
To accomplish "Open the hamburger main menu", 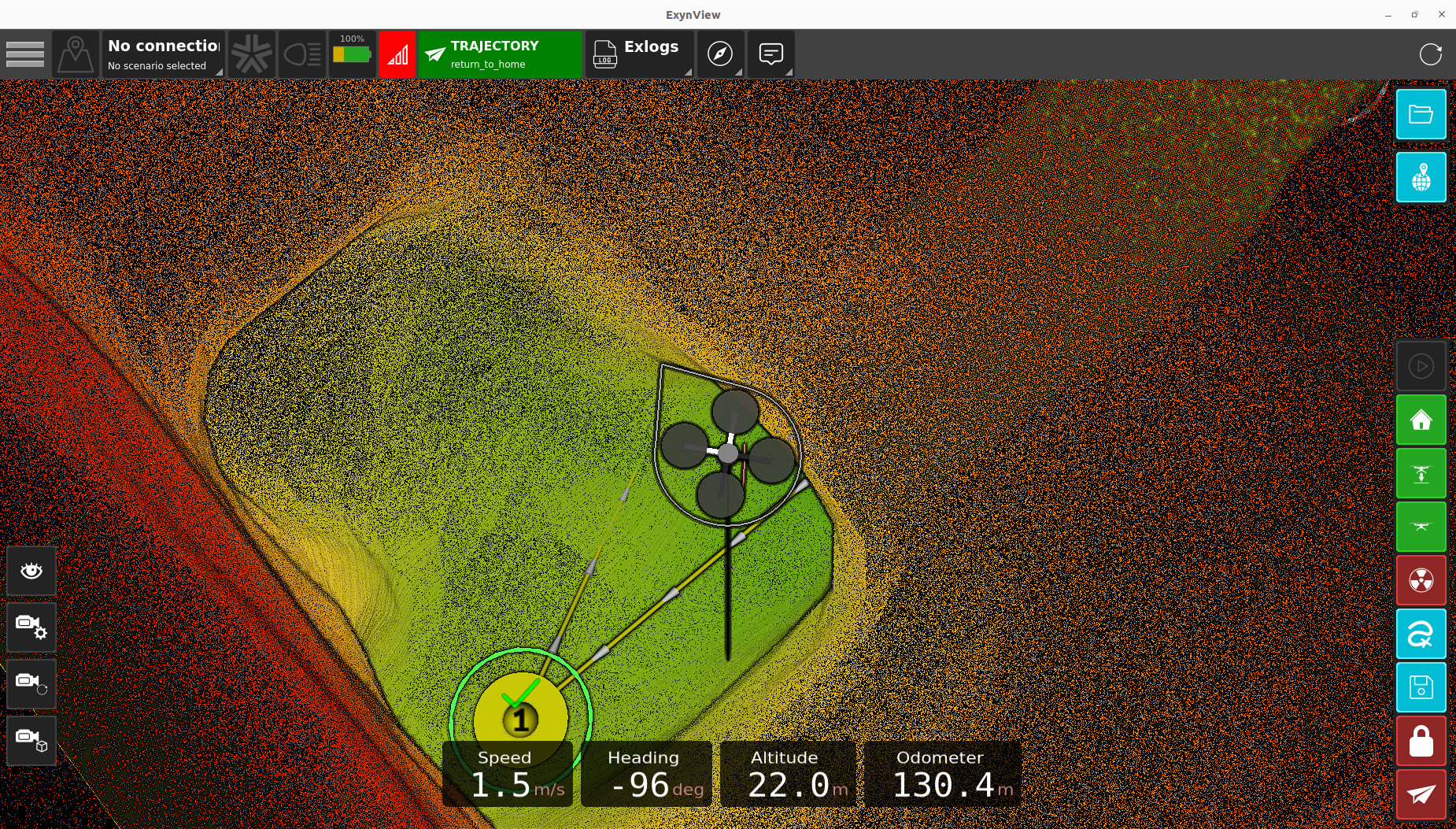I will [x=25, y=54].
